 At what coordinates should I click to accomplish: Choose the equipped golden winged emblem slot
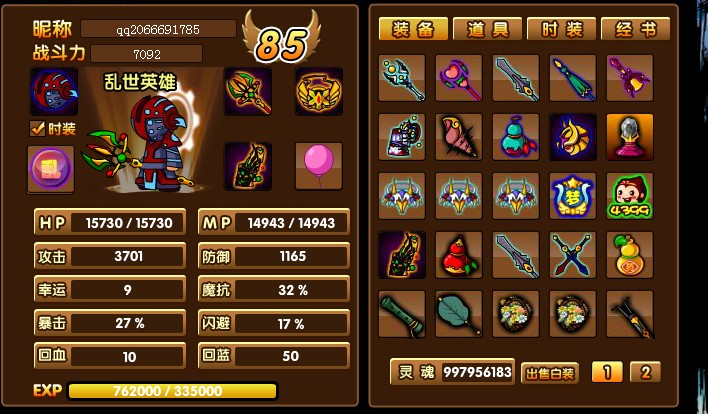[319, 91]
